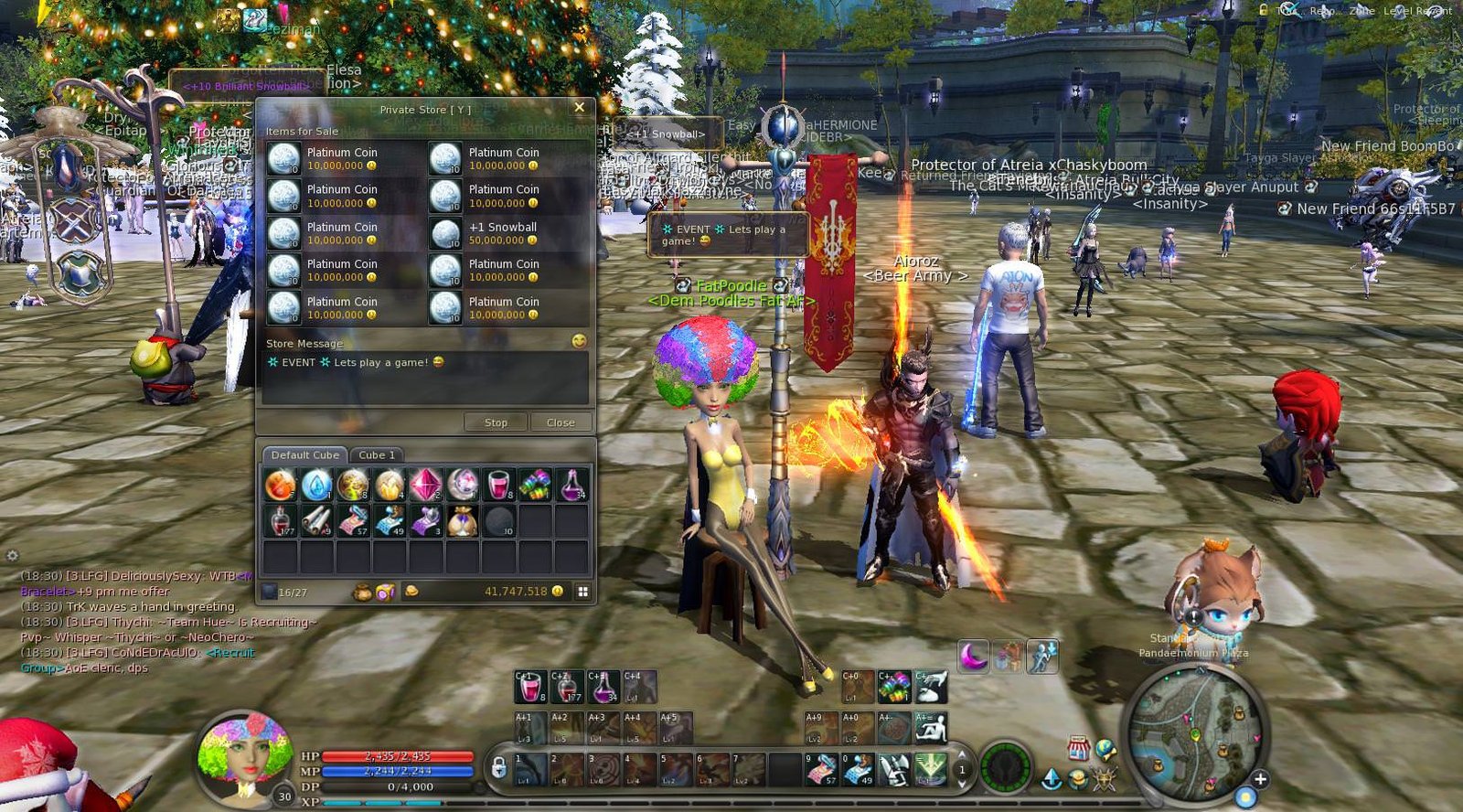Select the +1 Snowball sale item
The width and height of the screenshot is (1463, 812).
pos(502,233)
